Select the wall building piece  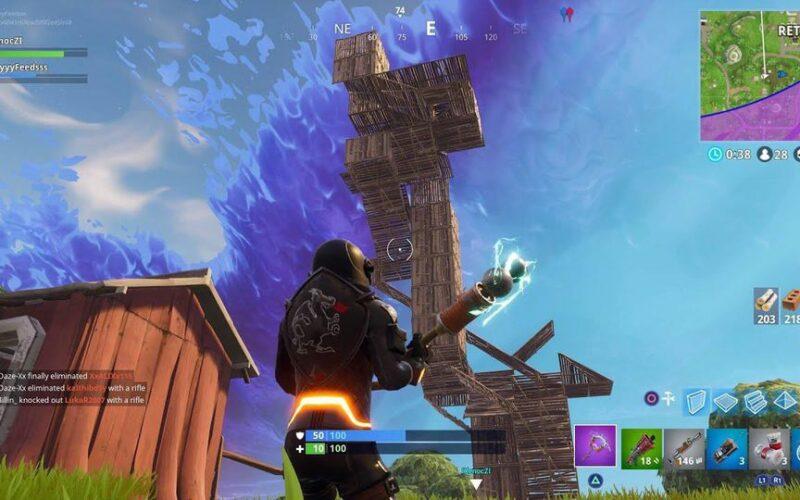pos(697,401)
